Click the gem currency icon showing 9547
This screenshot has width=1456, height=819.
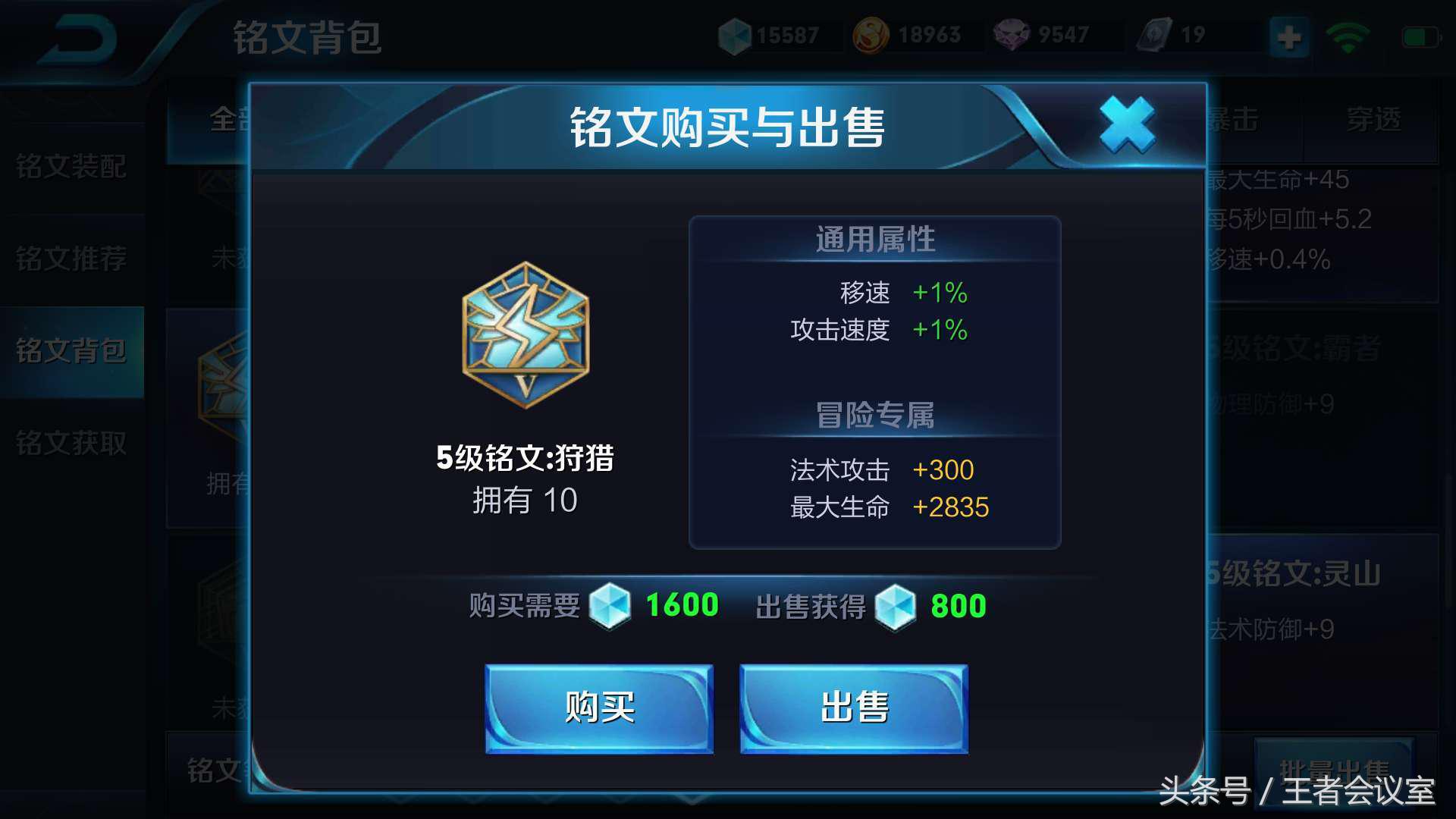(1012, 33)
